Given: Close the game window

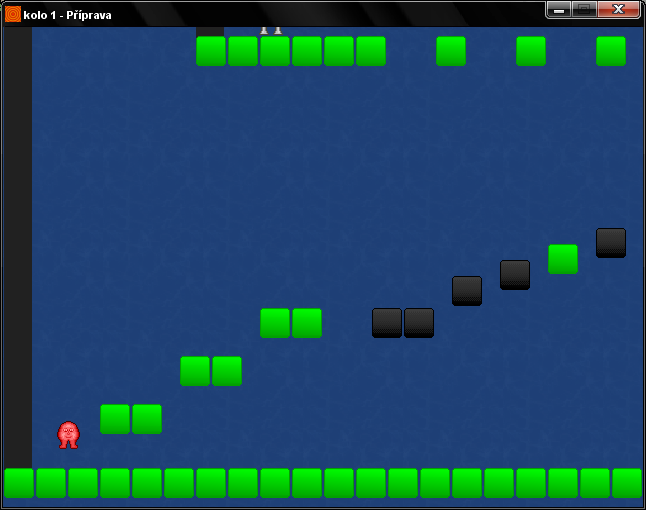Looking at the screenshot, I should click(618, 9).
